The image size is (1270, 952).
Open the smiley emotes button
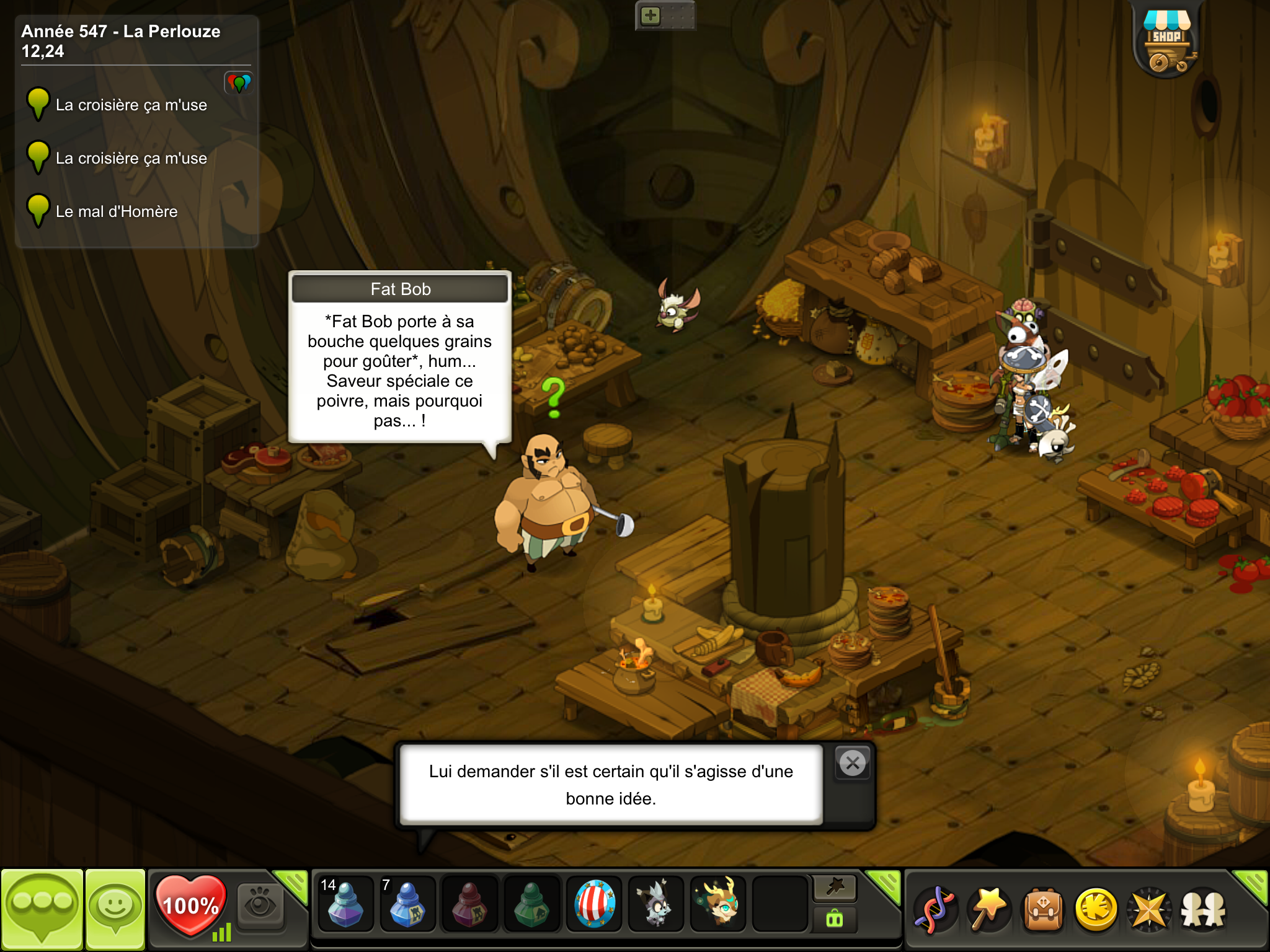(x=115, y=908)
